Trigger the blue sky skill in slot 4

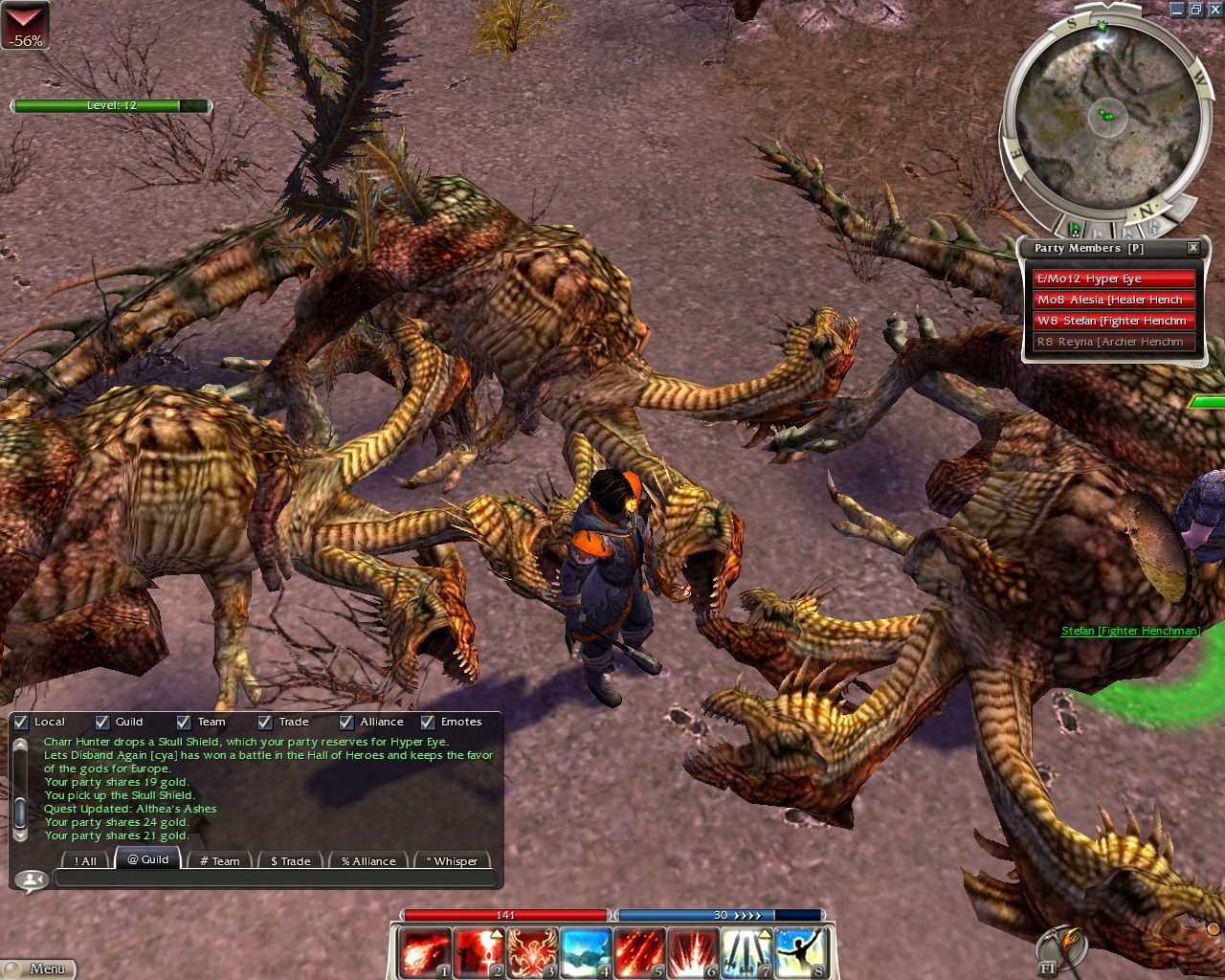(586, 953)
